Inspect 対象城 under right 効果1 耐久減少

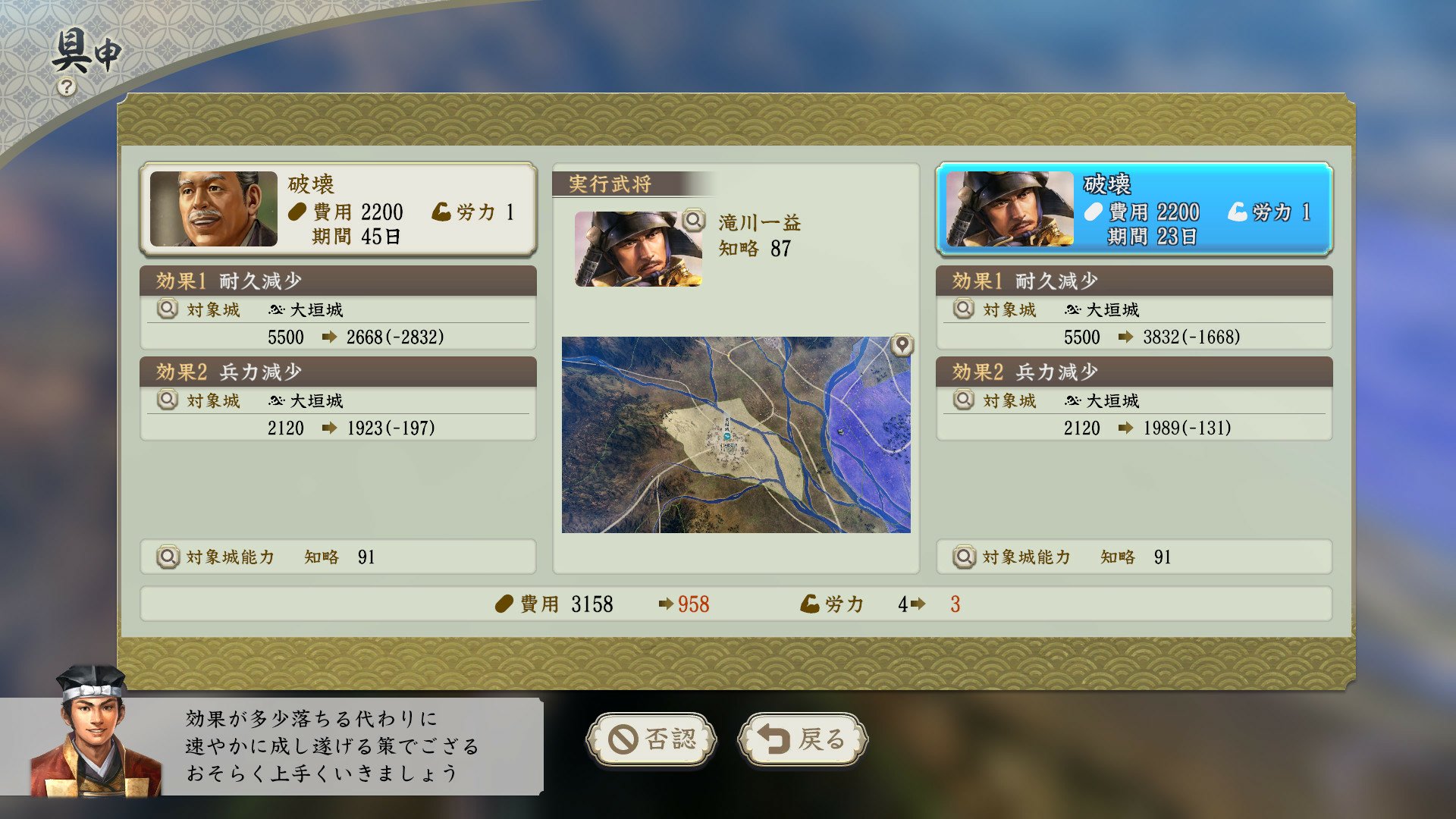(963, 309)
